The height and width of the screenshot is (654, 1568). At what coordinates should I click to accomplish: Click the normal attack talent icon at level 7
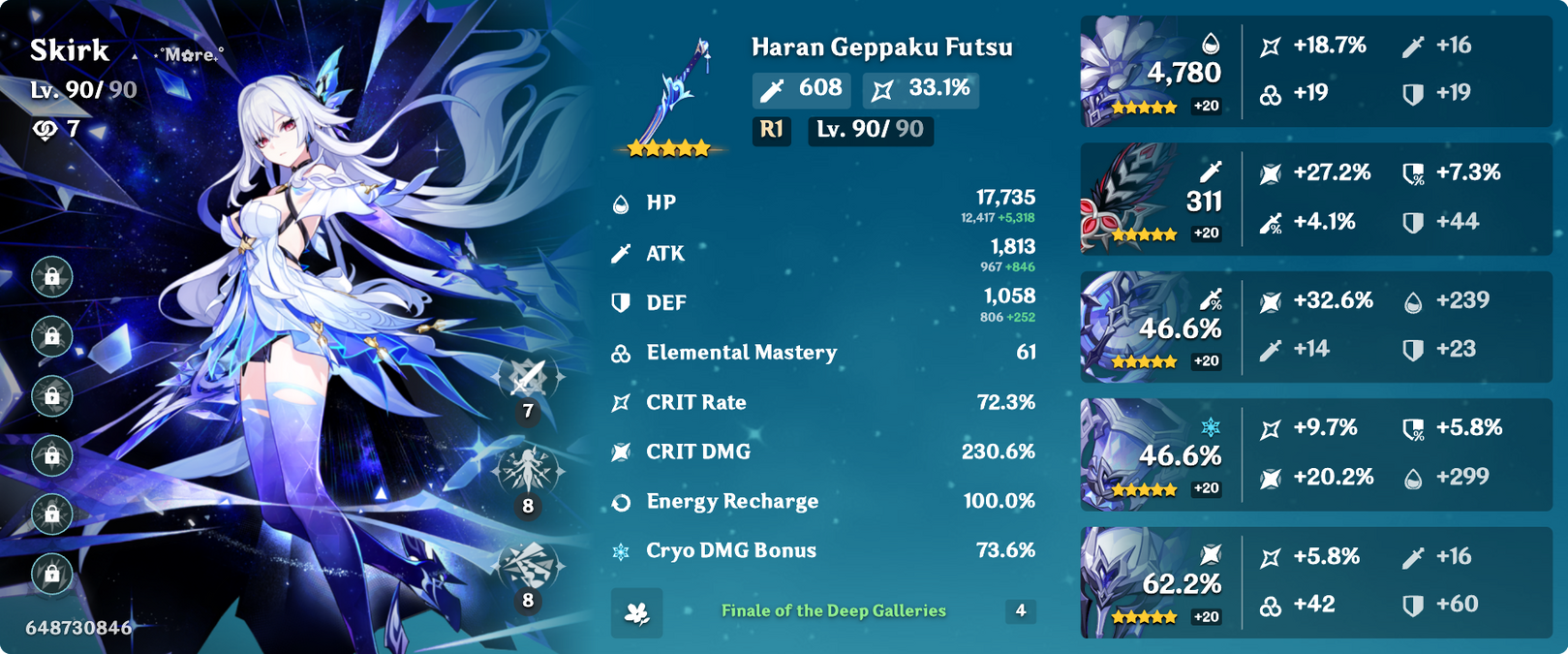(528, 378)
